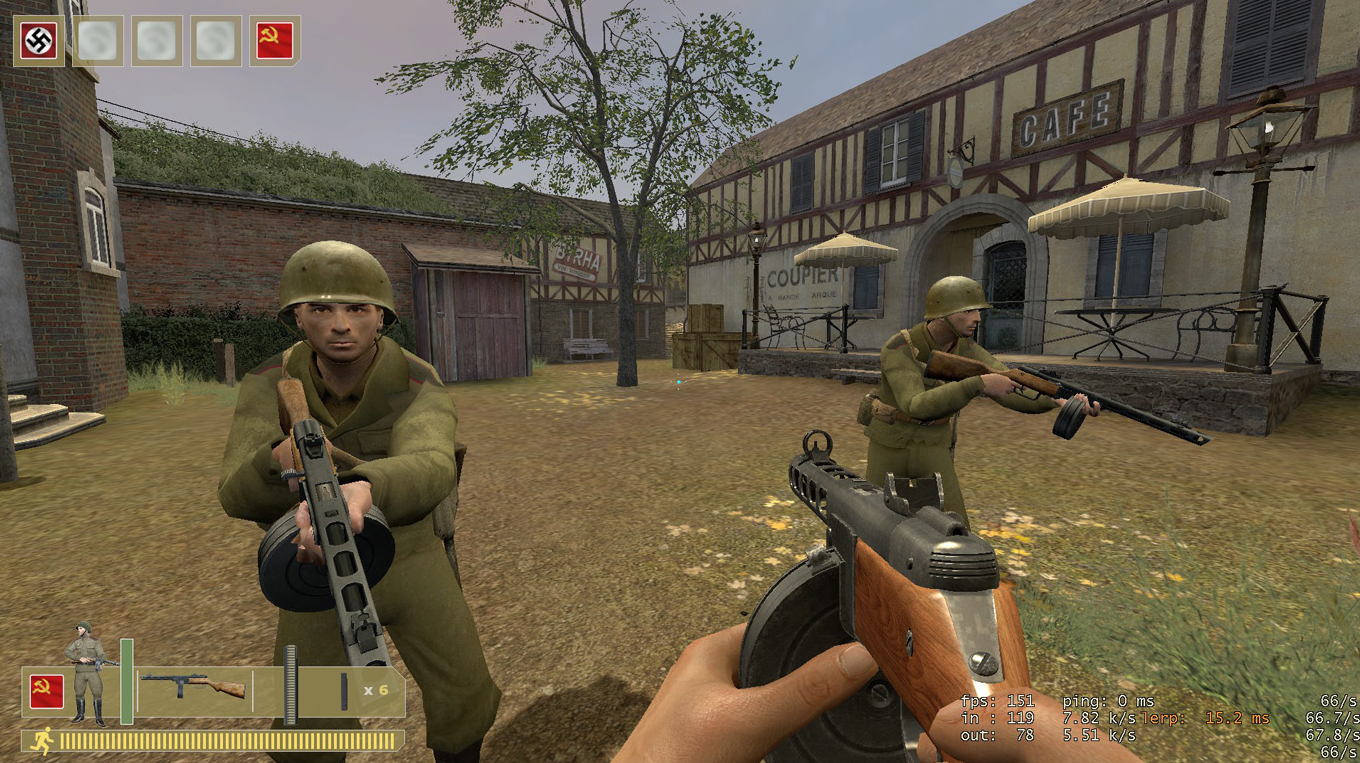Click the fps counter readout
The image size is (1360, 763).
point(1000,701)
